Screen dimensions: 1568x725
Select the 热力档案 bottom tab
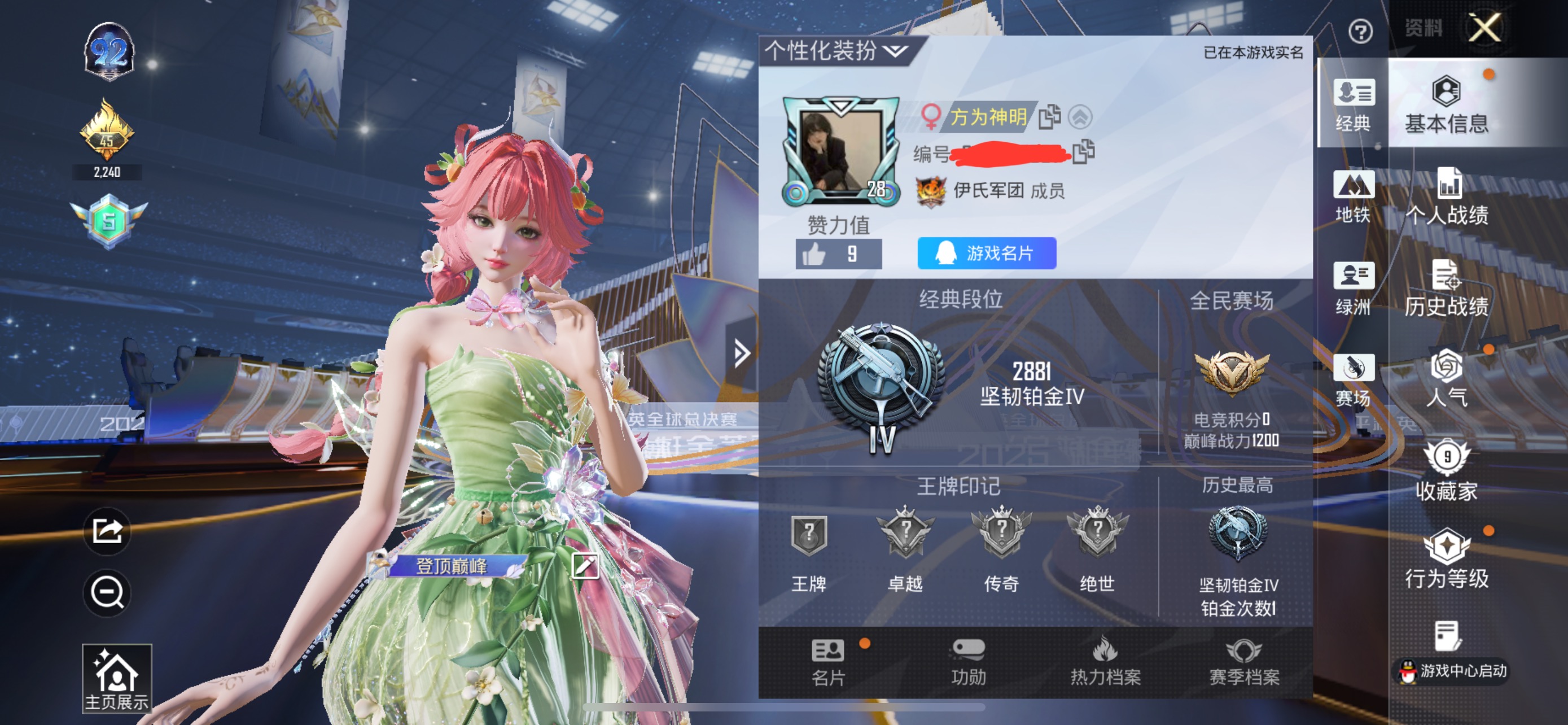(1105, 662)
